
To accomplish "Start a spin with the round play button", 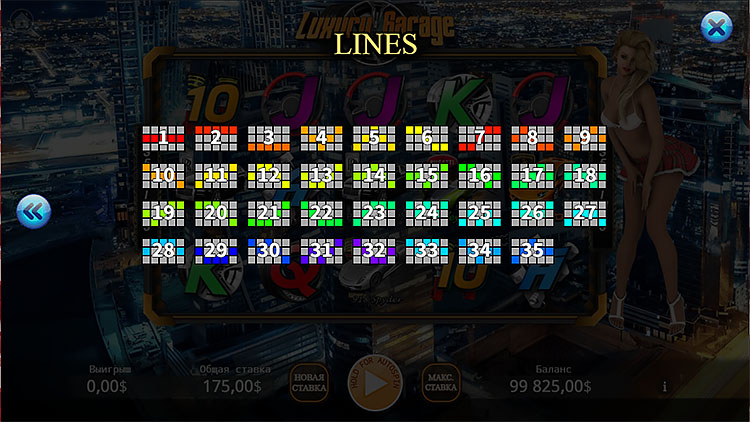I will 375,383.
